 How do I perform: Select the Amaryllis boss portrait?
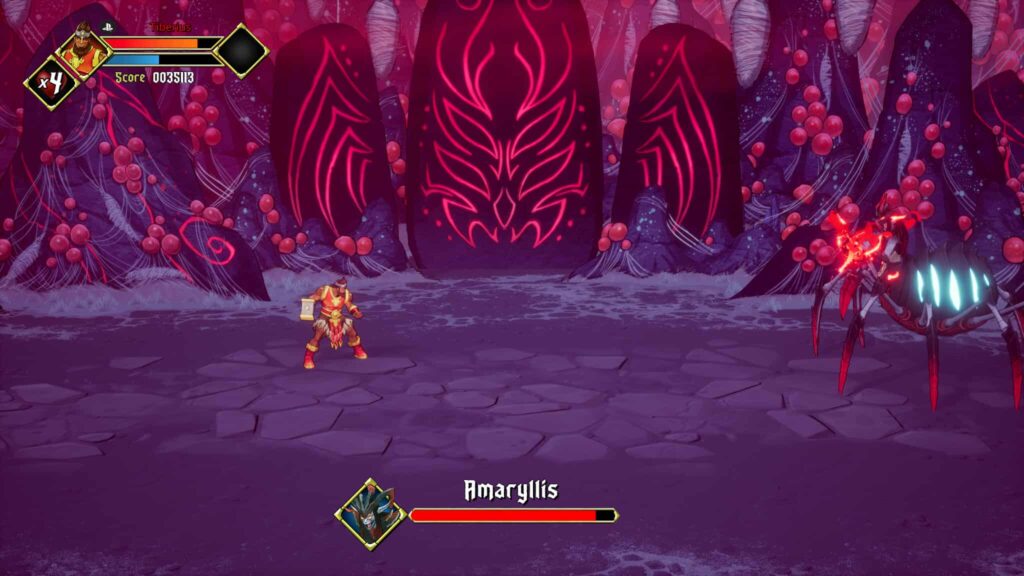[370, 514]
